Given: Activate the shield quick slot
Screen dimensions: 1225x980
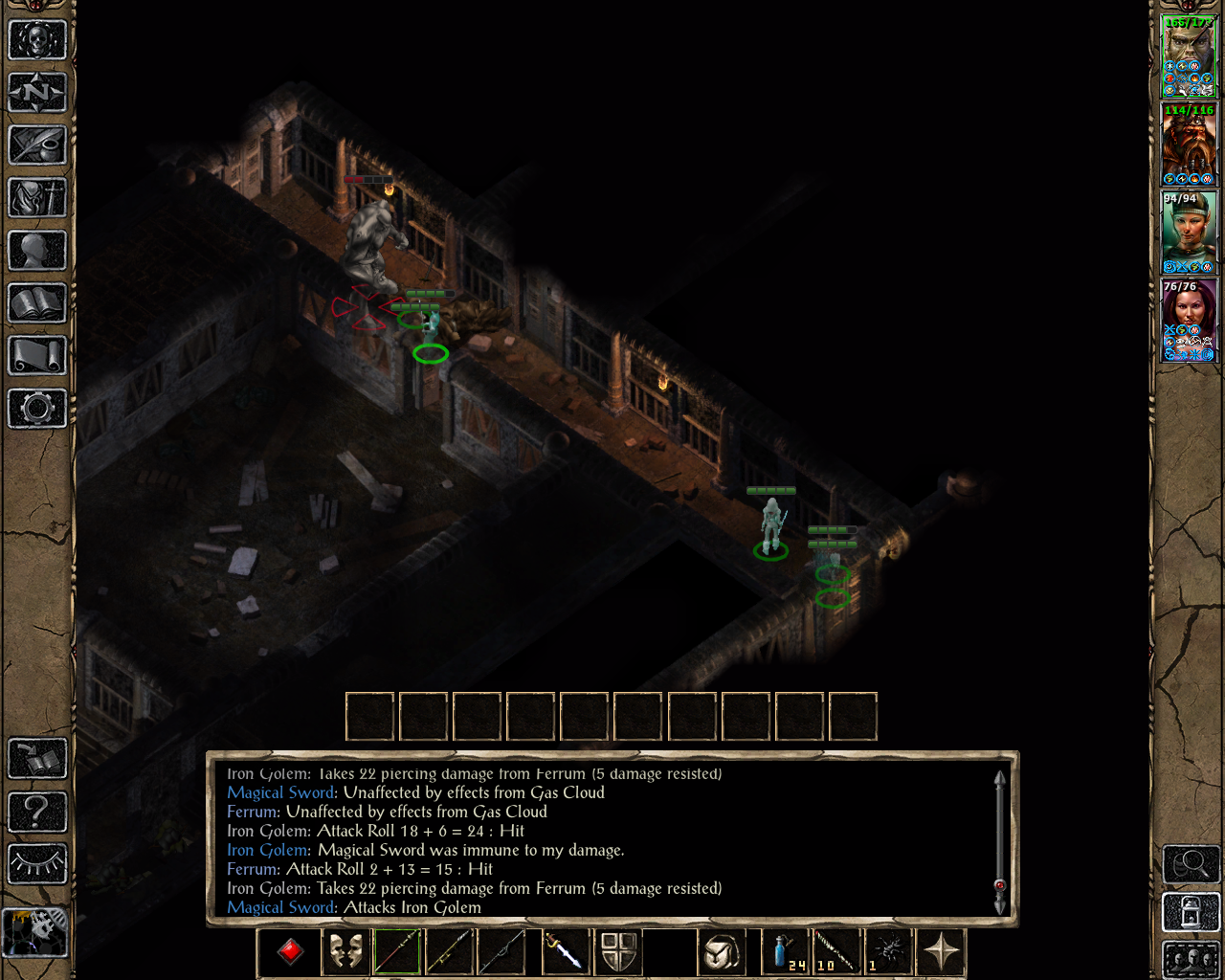Looking at the screenshot, I should [x=619, y=950].
